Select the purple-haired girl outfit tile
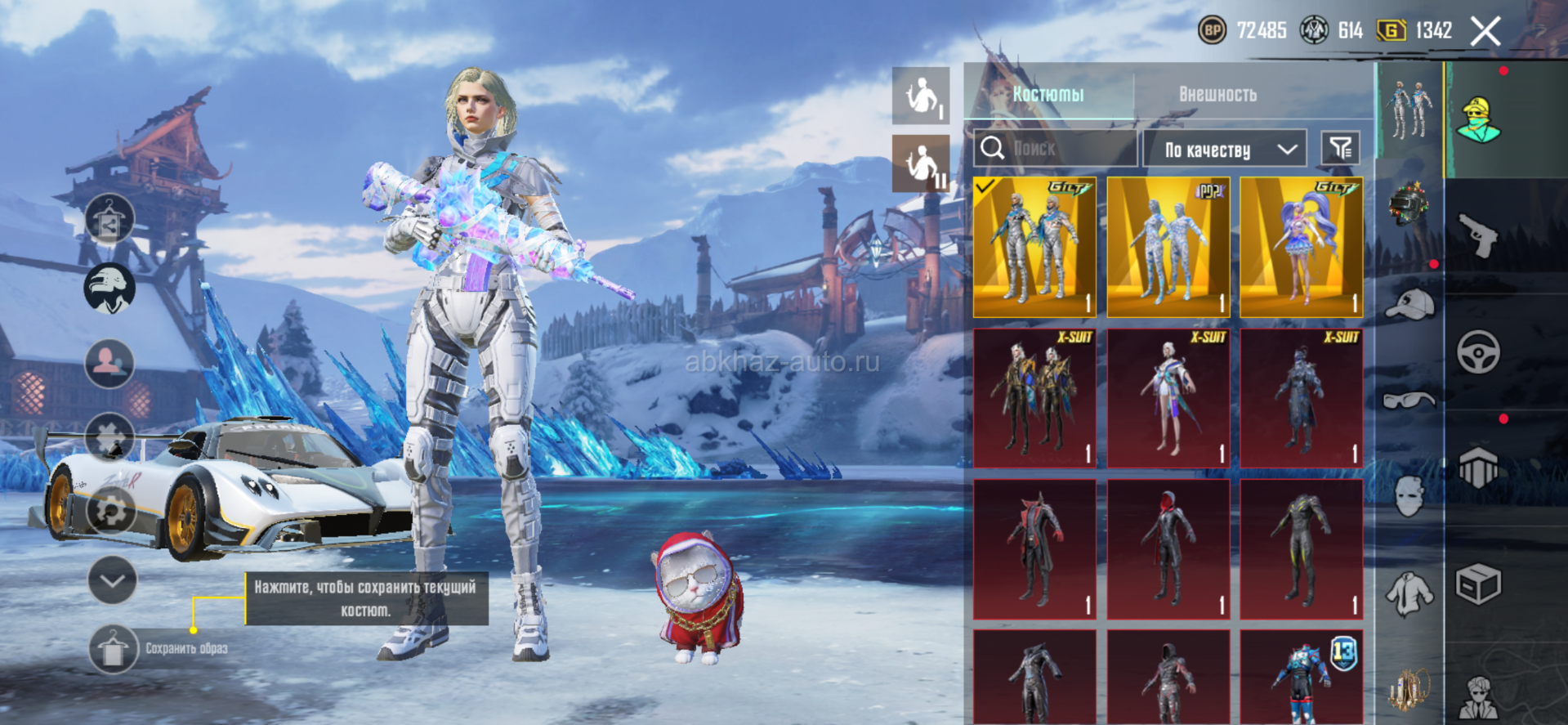This screenshot has width=1568, height=725. pyautogui.click(x=1301, y=247)
